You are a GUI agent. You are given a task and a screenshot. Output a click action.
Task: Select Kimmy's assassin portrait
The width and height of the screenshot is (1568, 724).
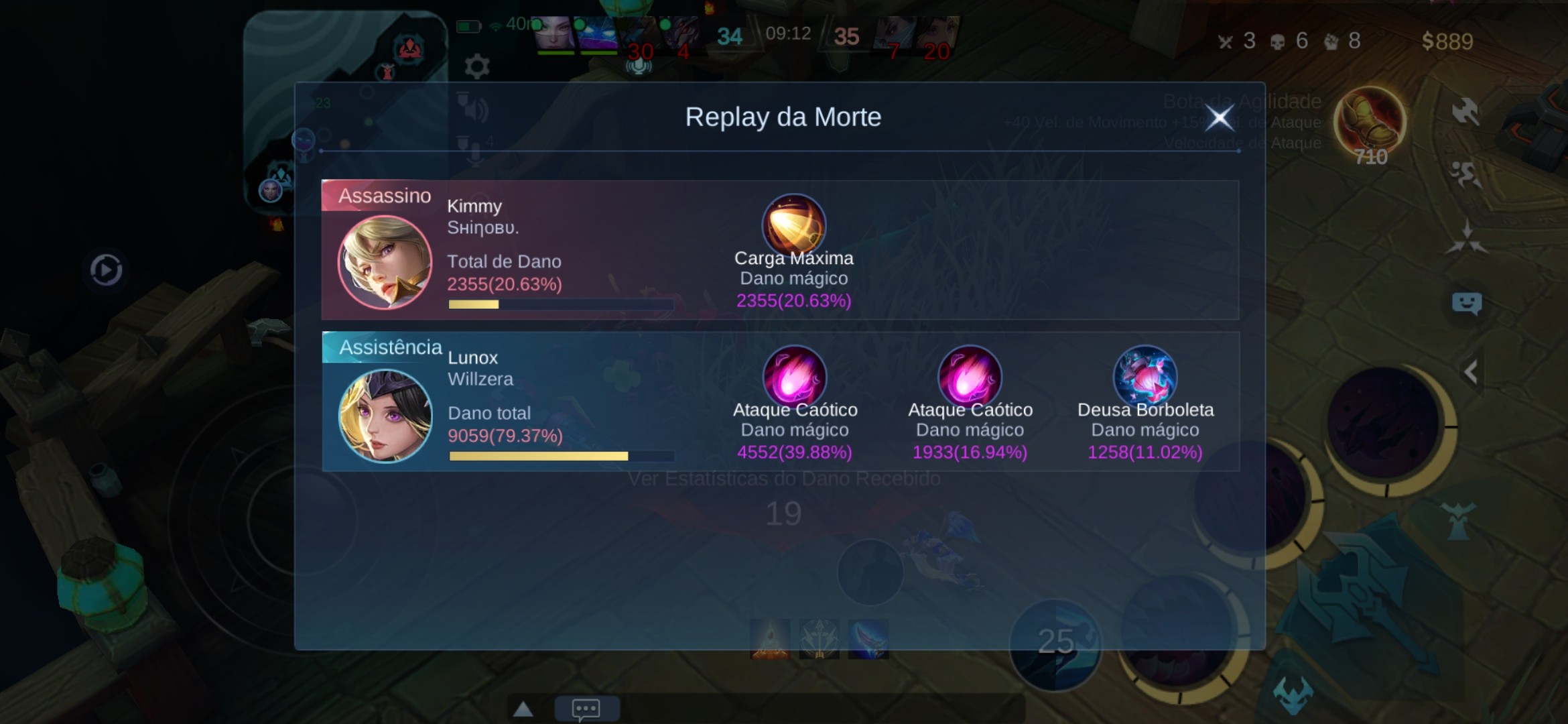(x=385, y=261)
